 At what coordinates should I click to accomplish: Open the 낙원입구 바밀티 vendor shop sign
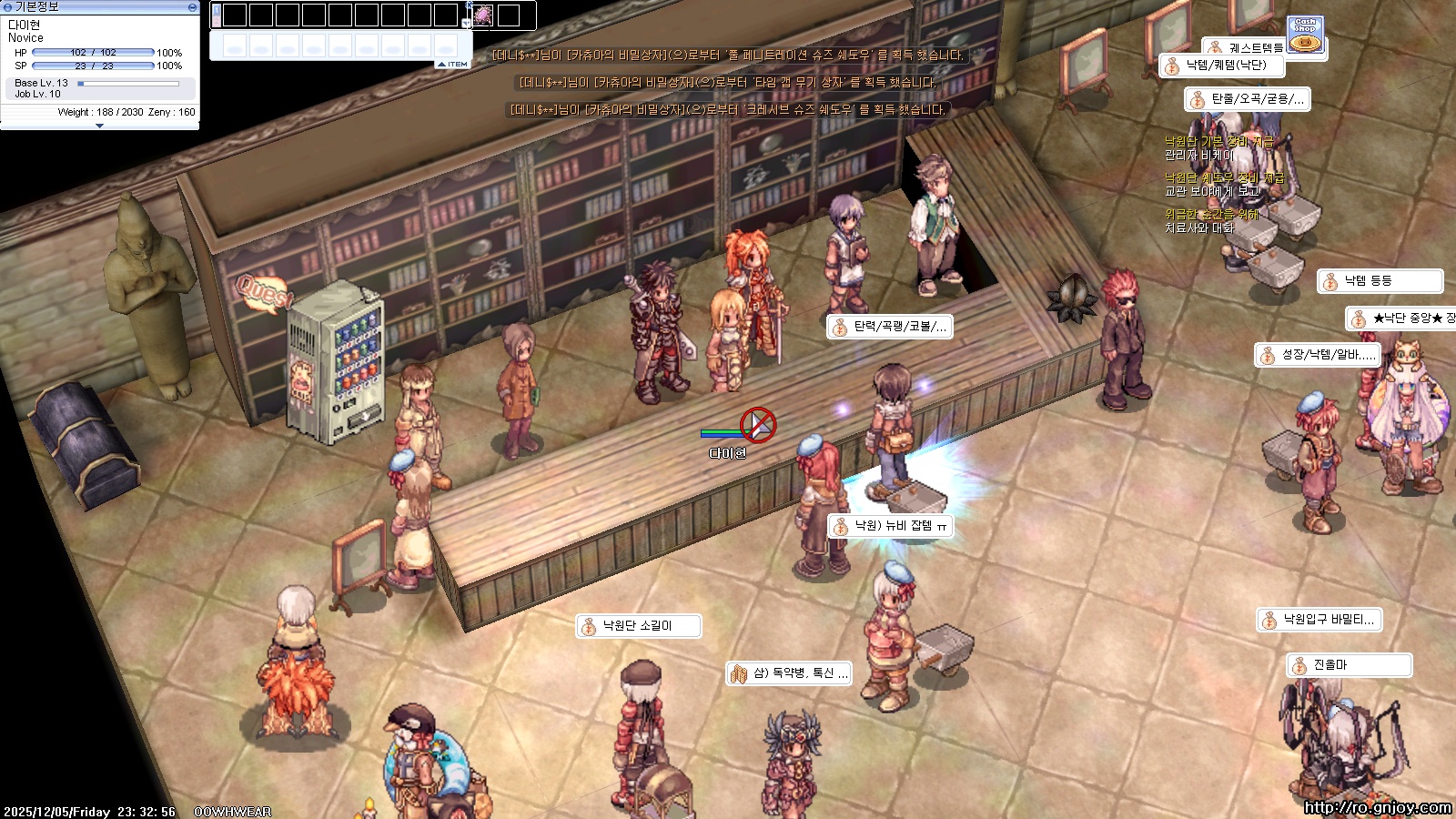coord(1319,620)
